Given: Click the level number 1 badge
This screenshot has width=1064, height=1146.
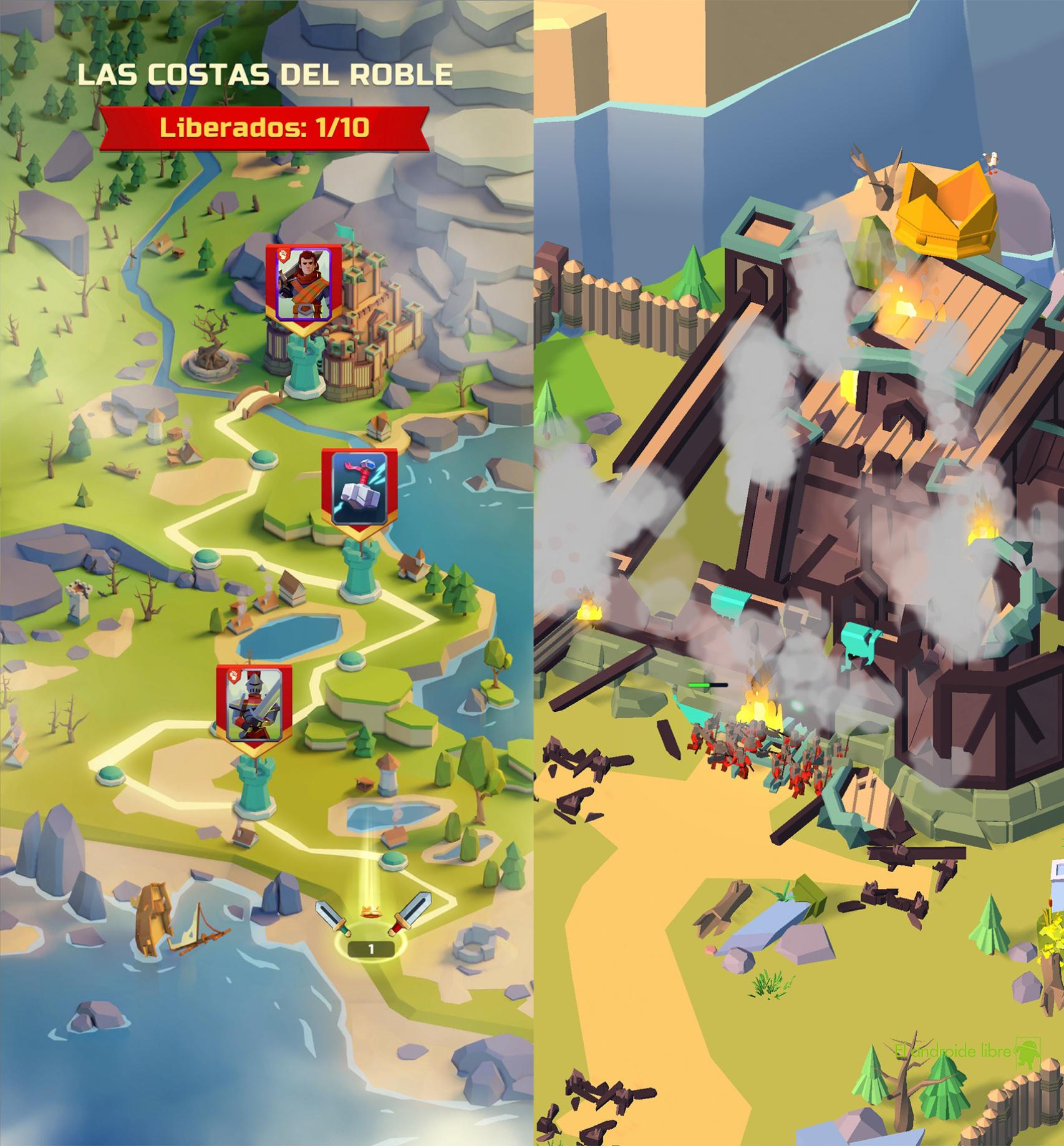Looking at the screenshot, I should (x=370, y=949).
